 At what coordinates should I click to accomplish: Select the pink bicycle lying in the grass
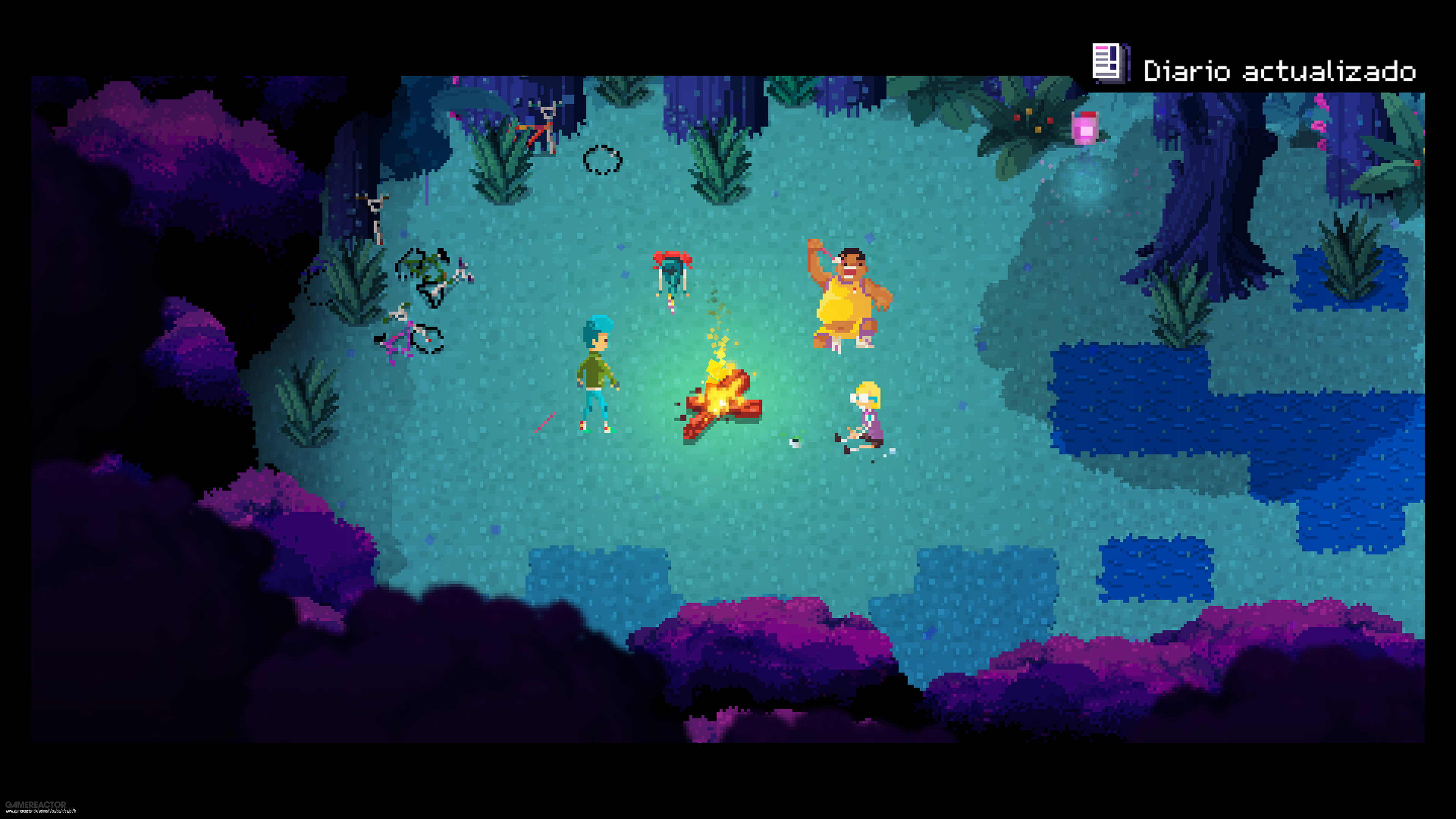(x=404, y=342)
